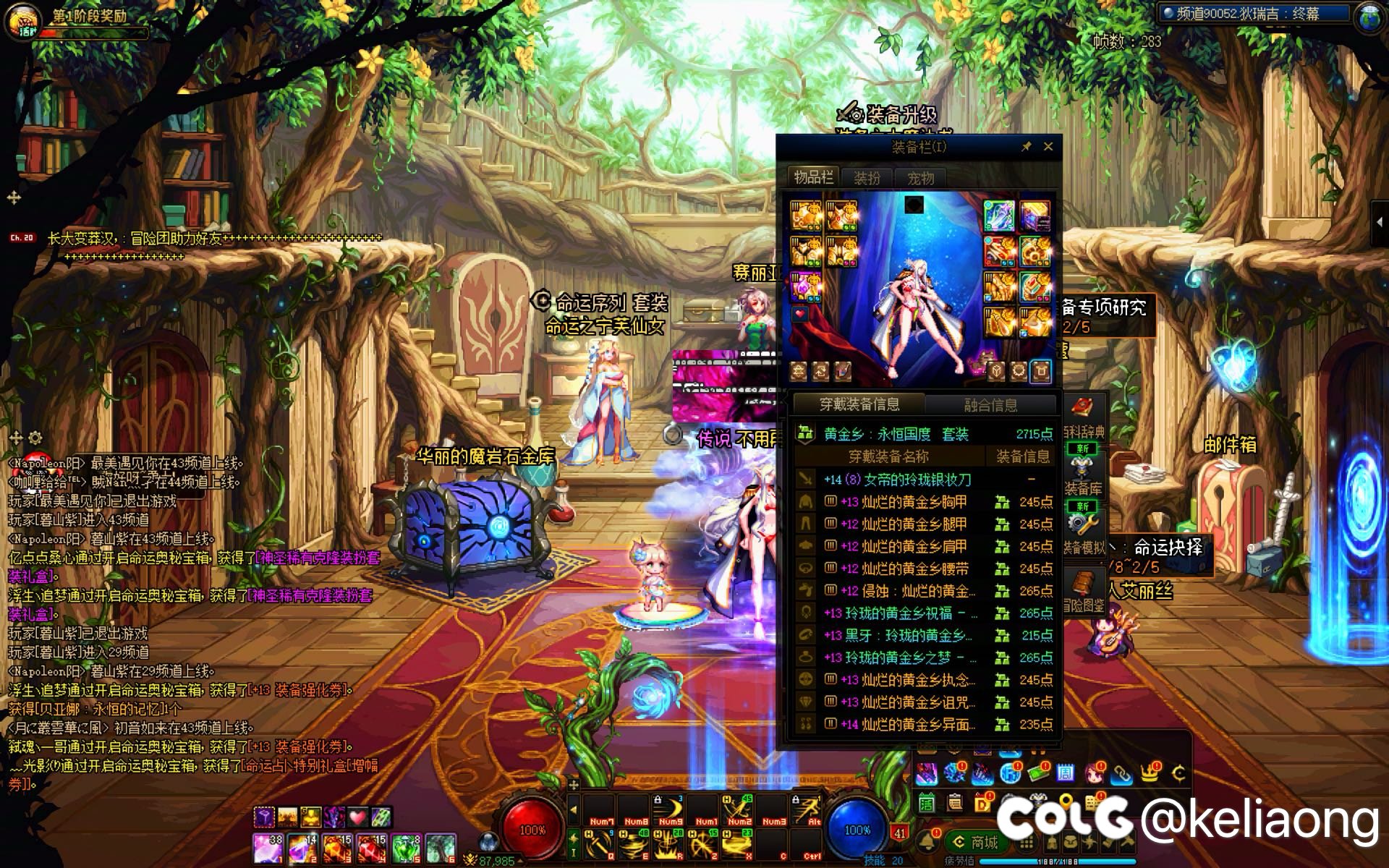Open the blue 周 weekly calendar icon
The height and width of the screenshot is (868, 1389).
click(x=1065, y=774)
